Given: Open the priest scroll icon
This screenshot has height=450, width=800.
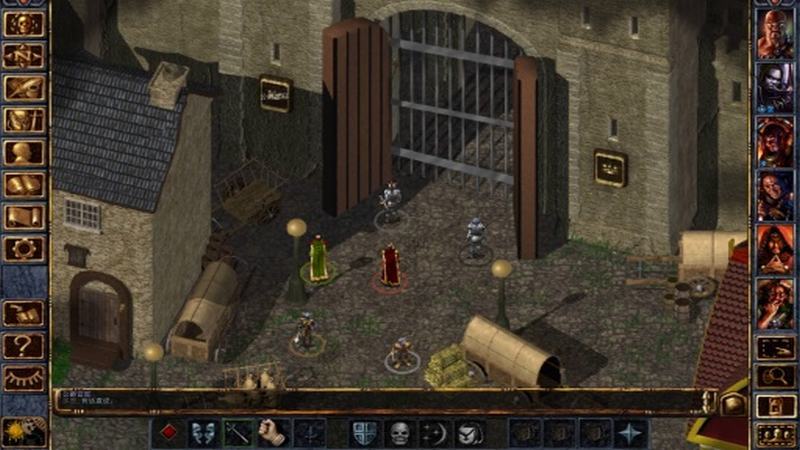Looking at the screenshot, I should 23,217.
